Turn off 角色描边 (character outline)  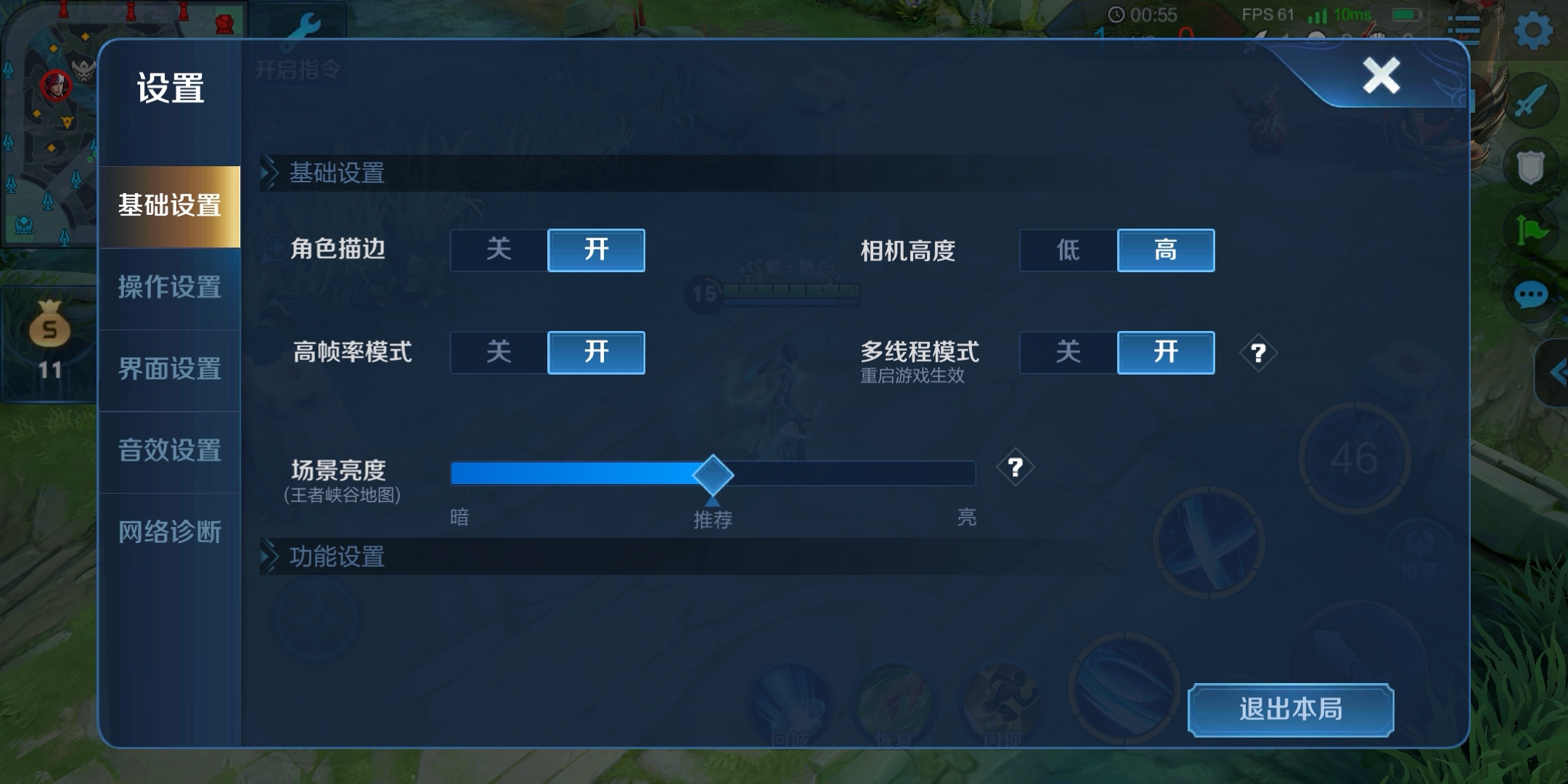coord(499,250)
